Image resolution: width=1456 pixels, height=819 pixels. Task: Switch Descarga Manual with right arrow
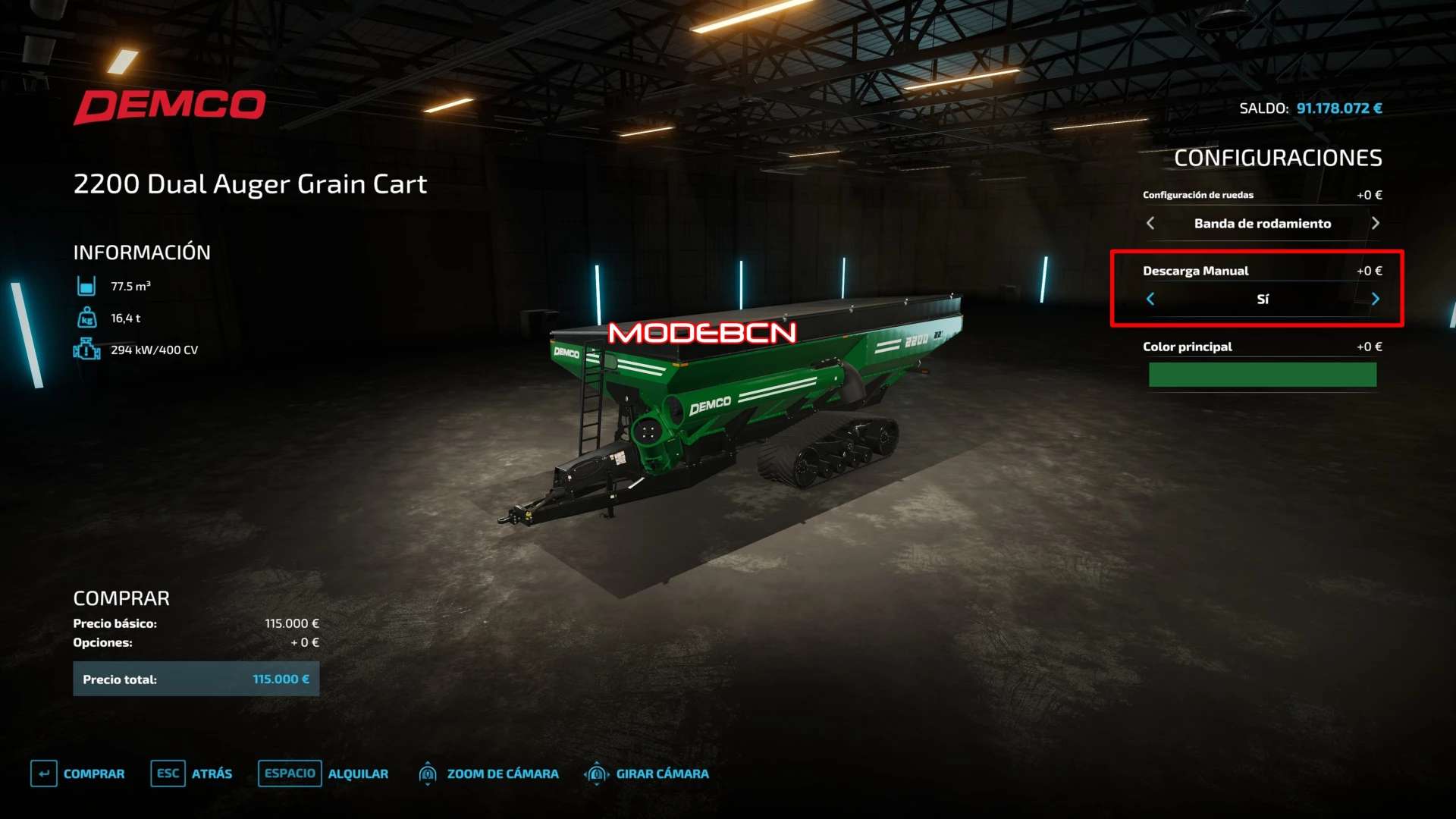1375,299
